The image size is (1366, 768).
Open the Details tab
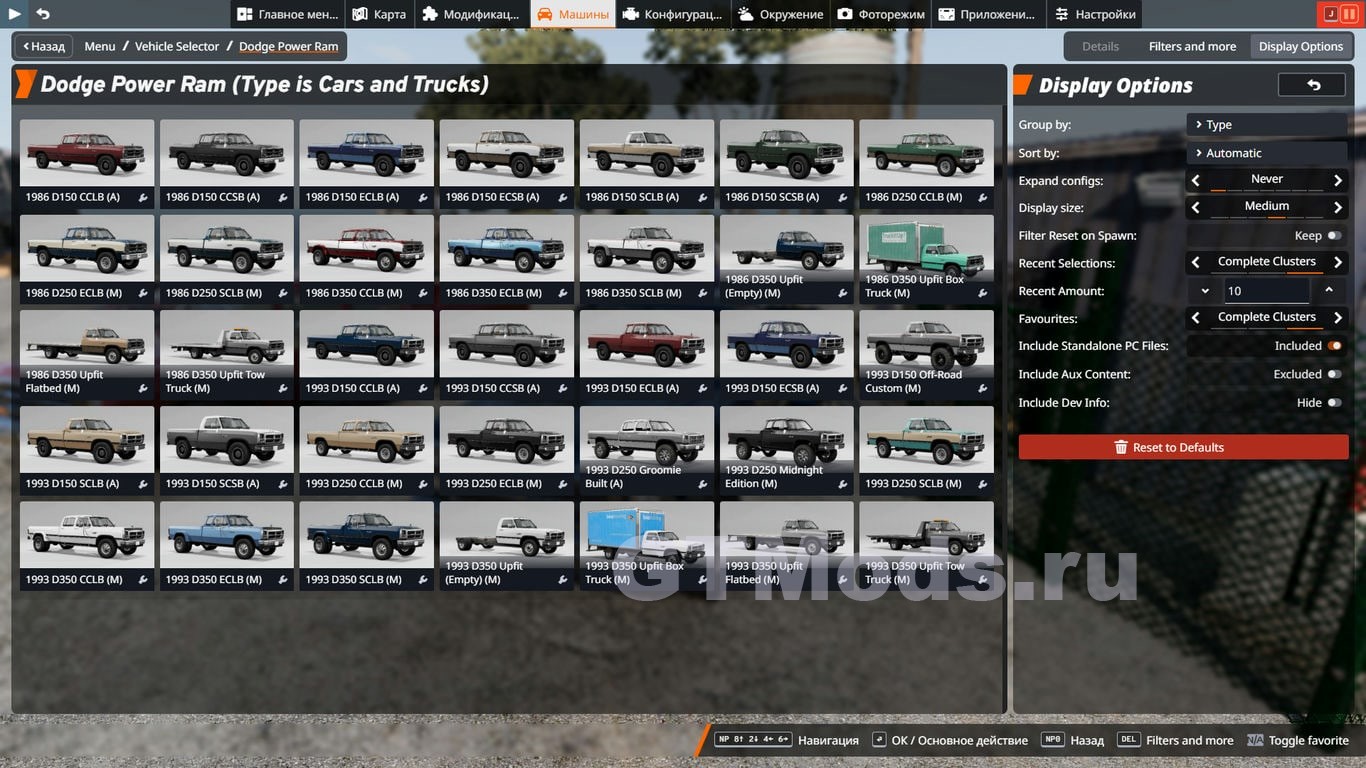click(x=1100, y=46)
